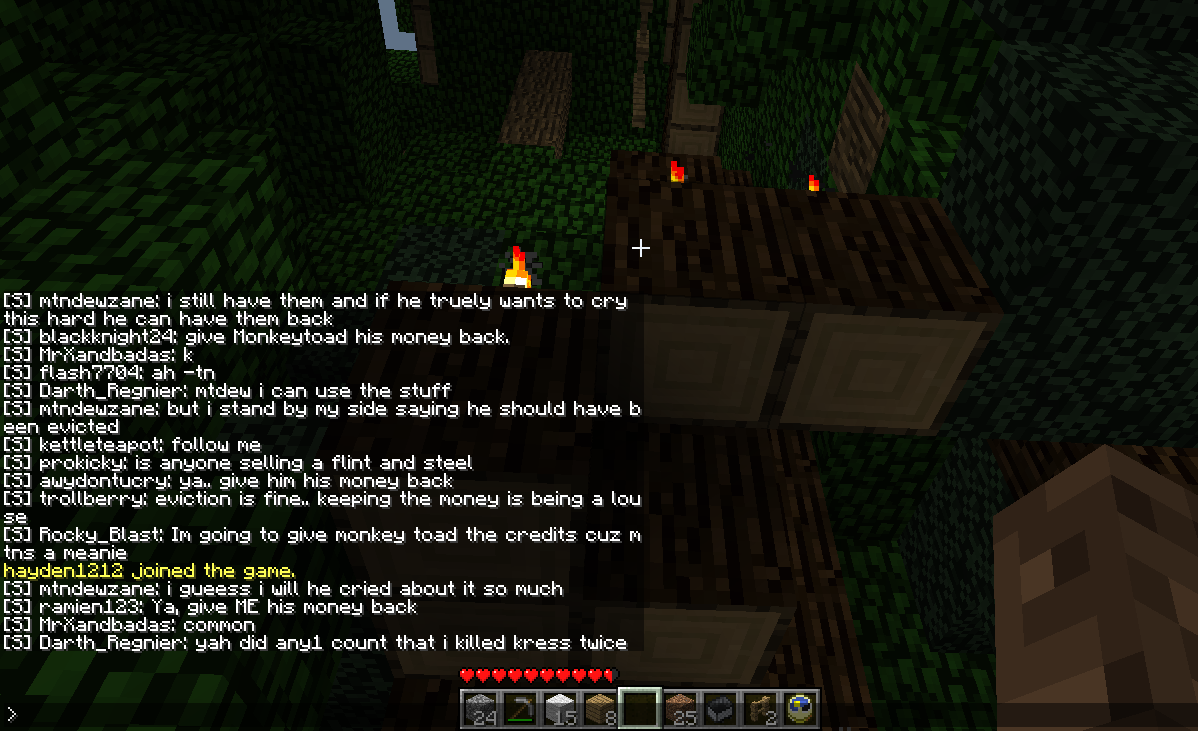Select the dirt block stack of 25
The width and height of the screenshot is (1198, 731).
point(680,709)
